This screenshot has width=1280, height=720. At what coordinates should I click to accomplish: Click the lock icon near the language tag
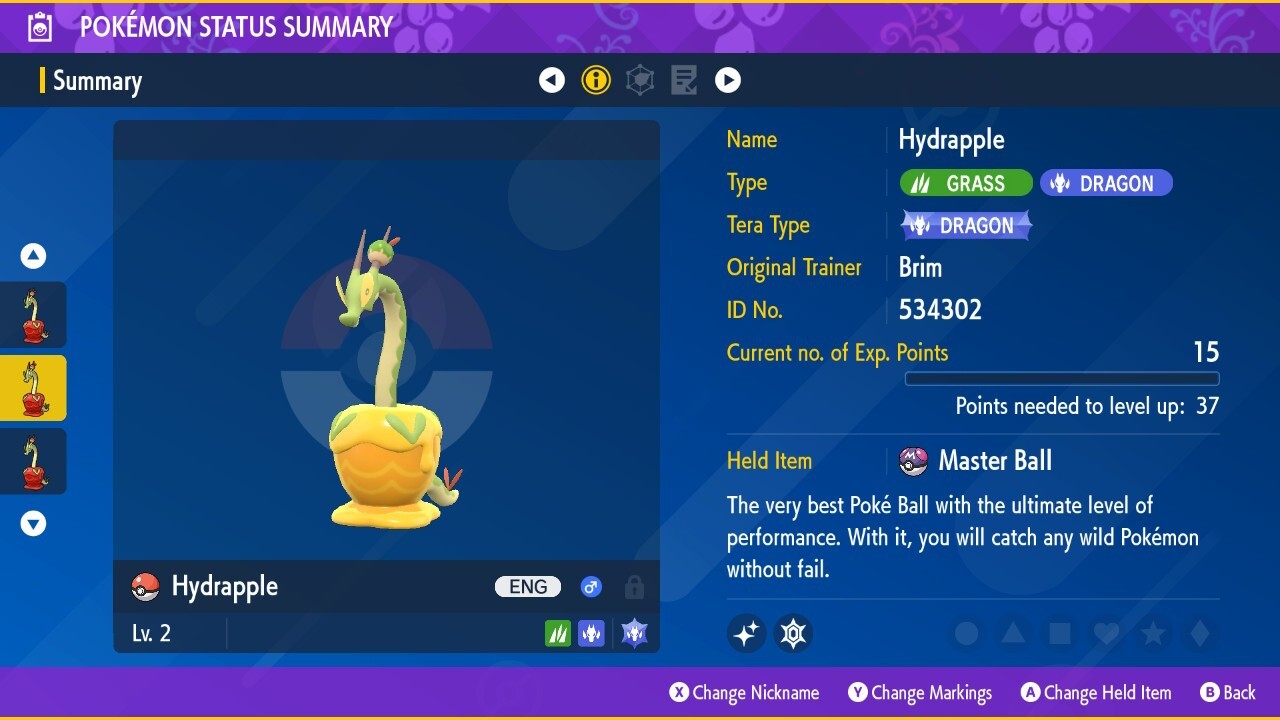pyautogui.click(x=634, y=587)
